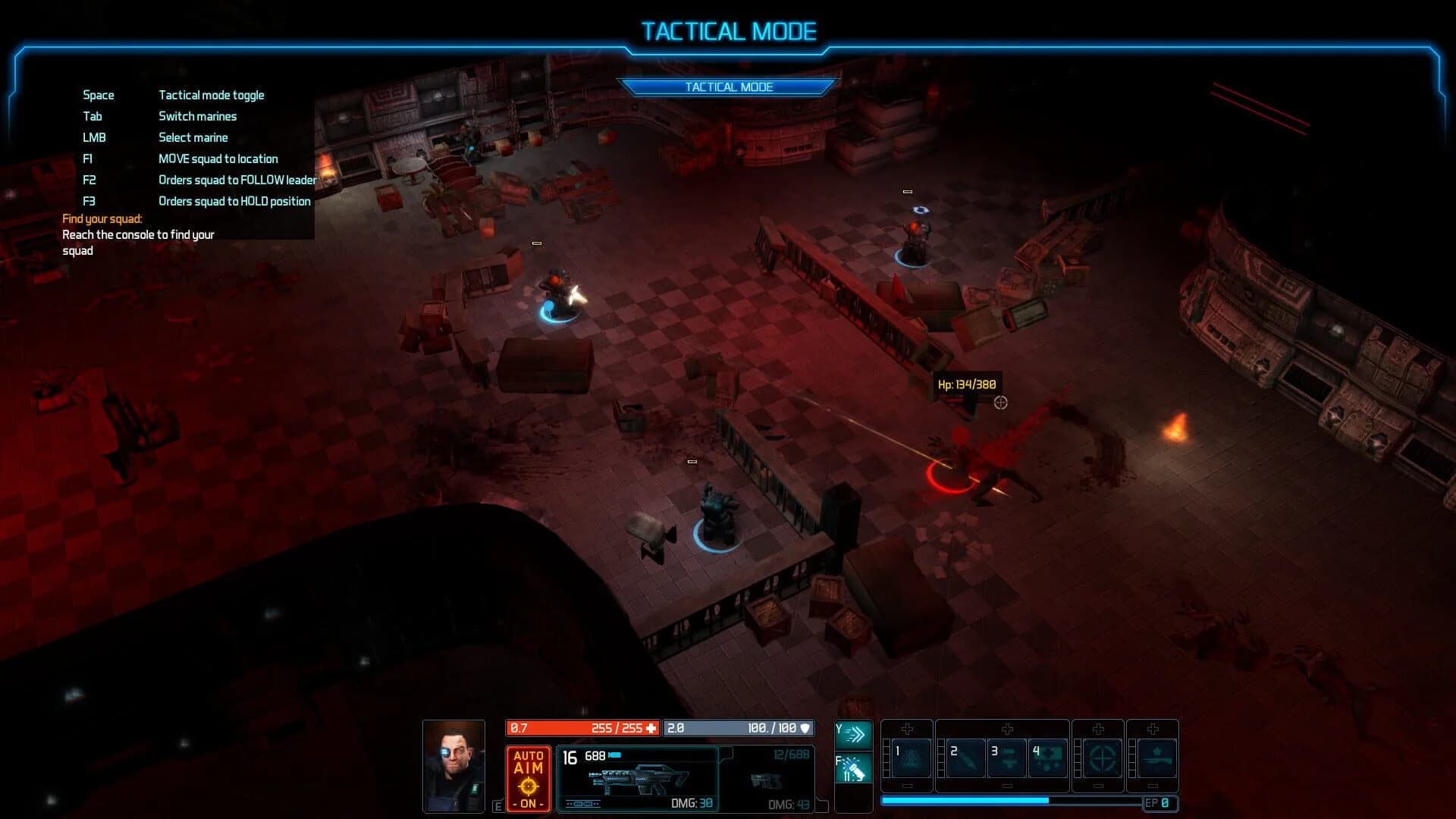Viewport: 1456px width, 819px height.
Task: Click the Y dash arrows skill icon
Action: (853, 733)
